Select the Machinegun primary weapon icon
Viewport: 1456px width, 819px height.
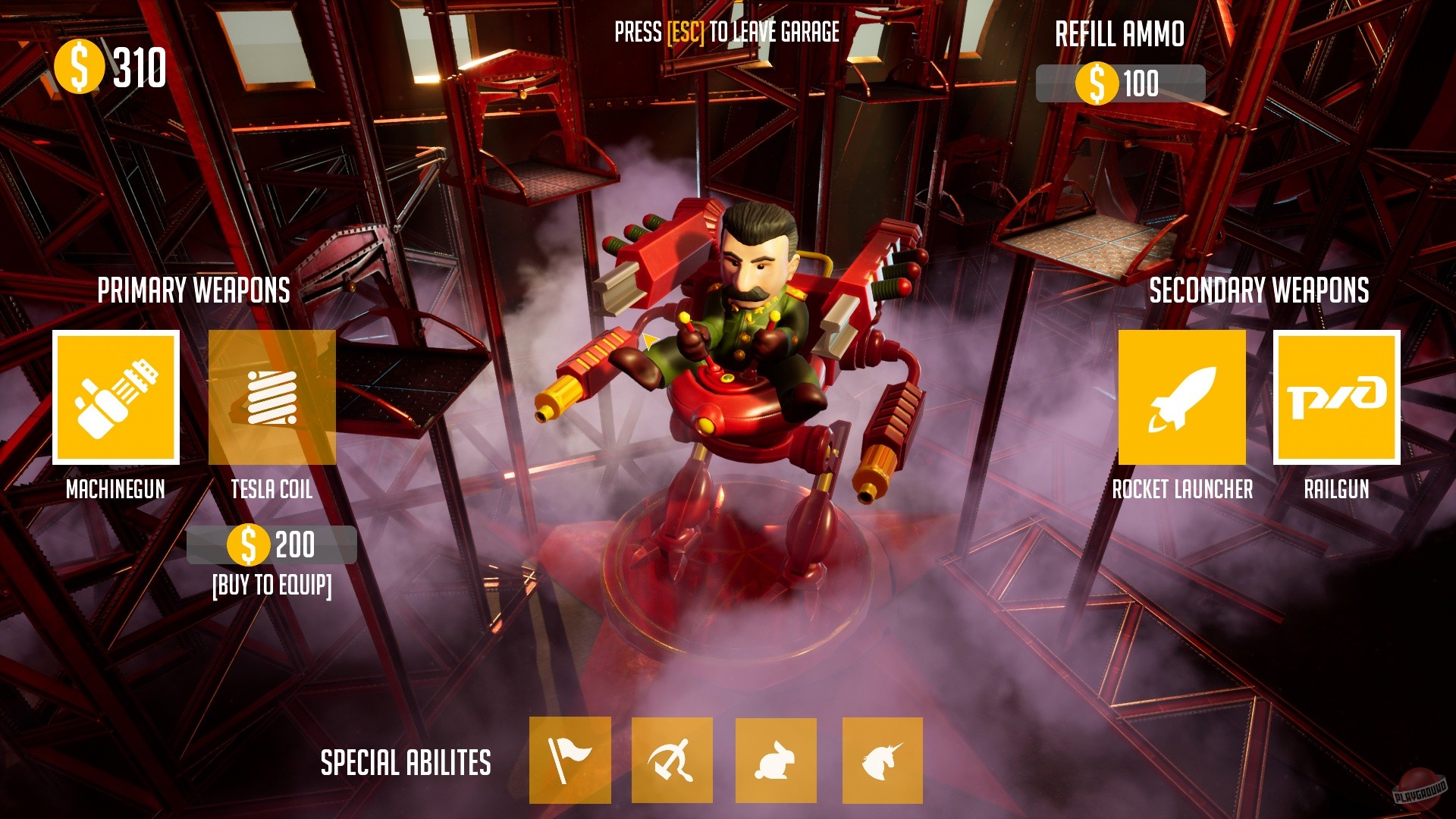(x=115, y=397)
